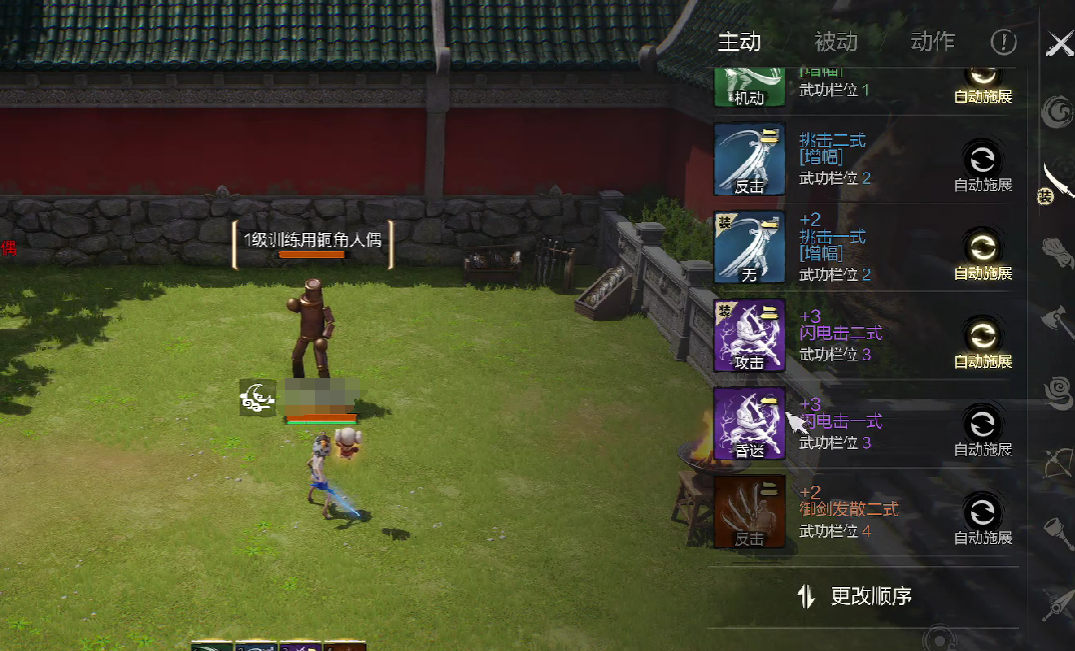Show the 动作 (actions) tab
The image size is (1075, 651).
coord(932,42)
